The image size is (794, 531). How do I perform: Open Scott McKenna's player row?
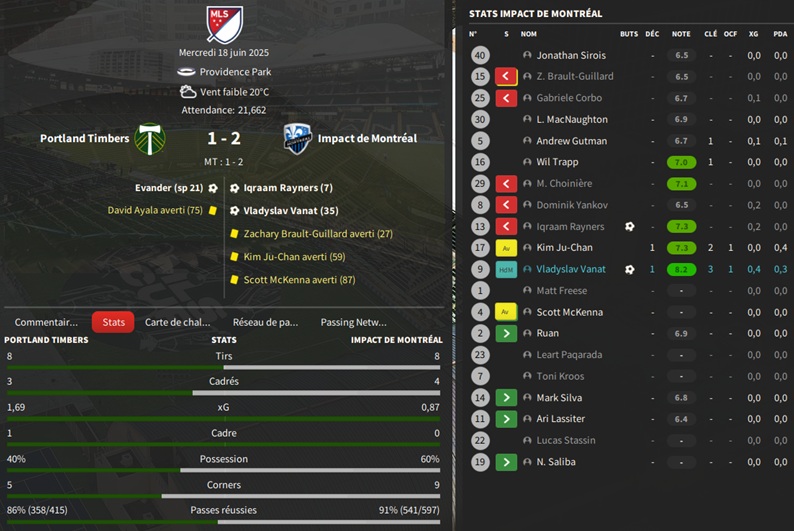coord(569,312)
